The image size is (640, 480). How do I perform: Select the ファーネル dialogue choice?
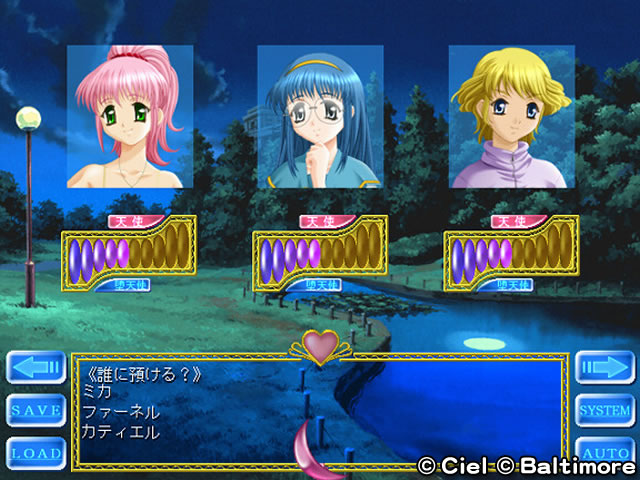click(x=121, y=412)
